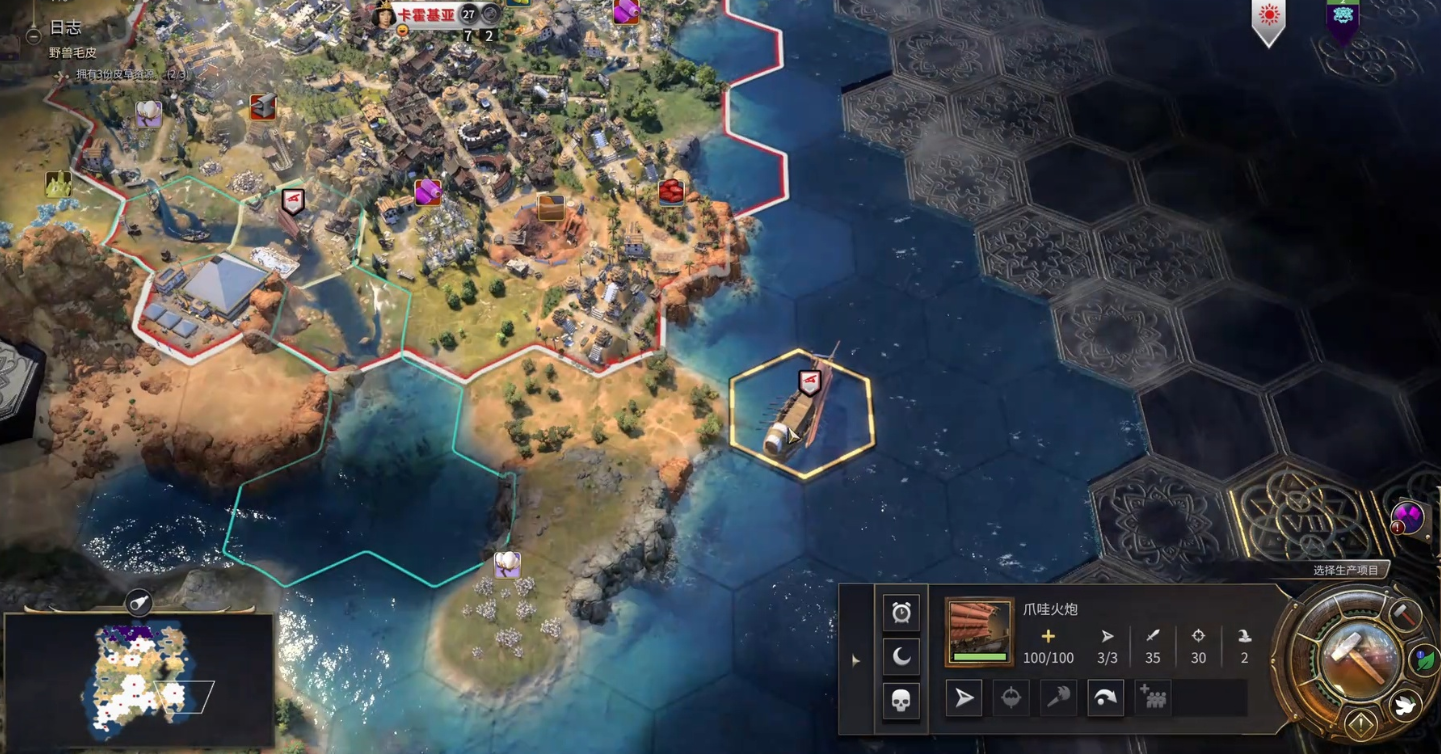1441x754 pixels.
Task: Click the curved arrow skip-turn command
Action: click(x=1105, y=698)
